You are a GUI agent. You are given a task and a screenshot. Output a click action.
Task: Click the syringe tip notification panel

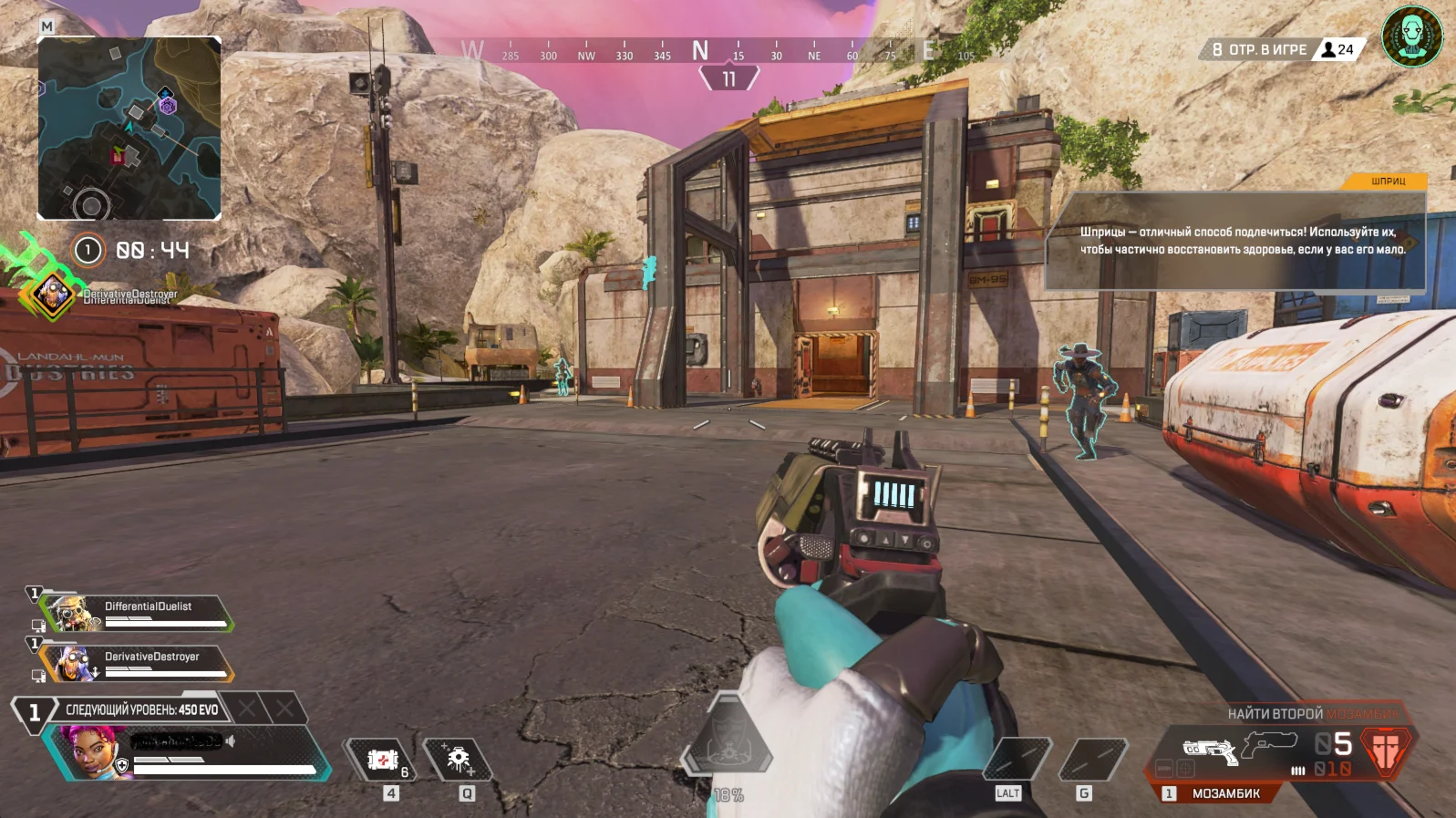coord(1234,240)
